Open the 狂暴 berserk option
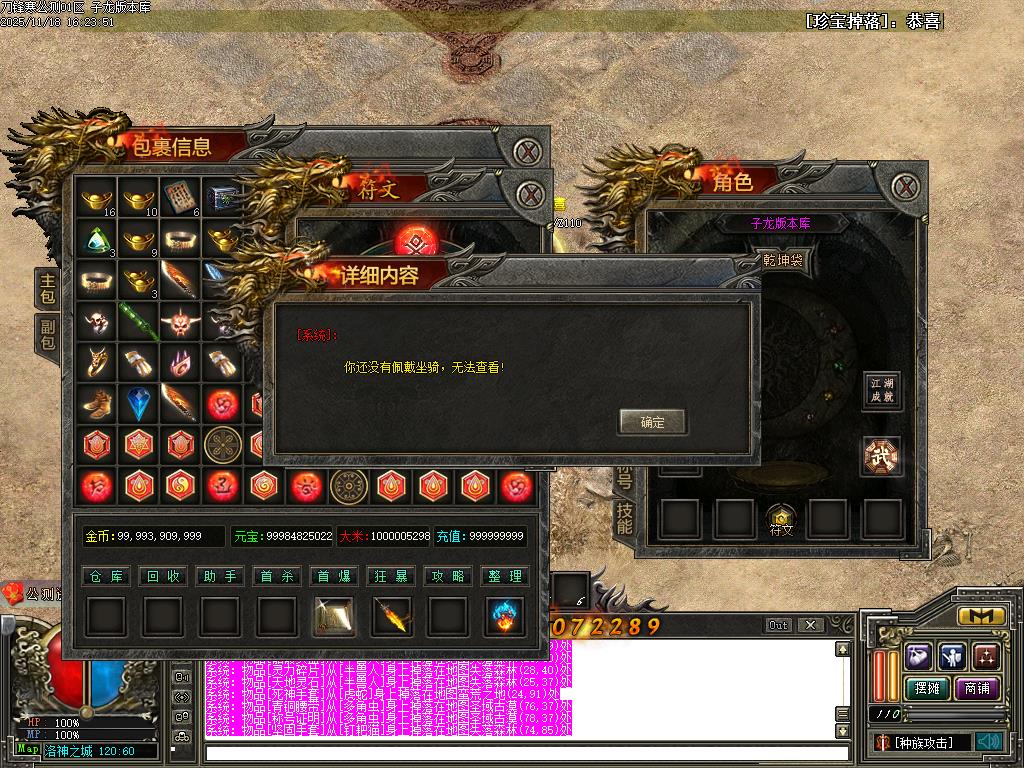Screen dimensions: 1024x768 pos(391,576)
